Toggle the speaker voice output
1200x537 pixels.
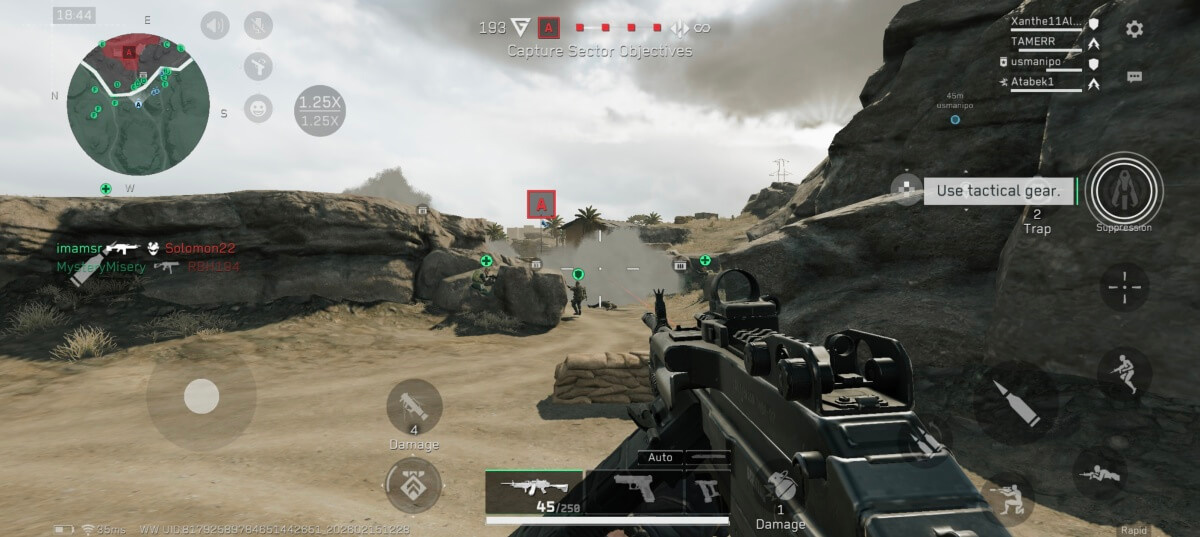(215, 25)
